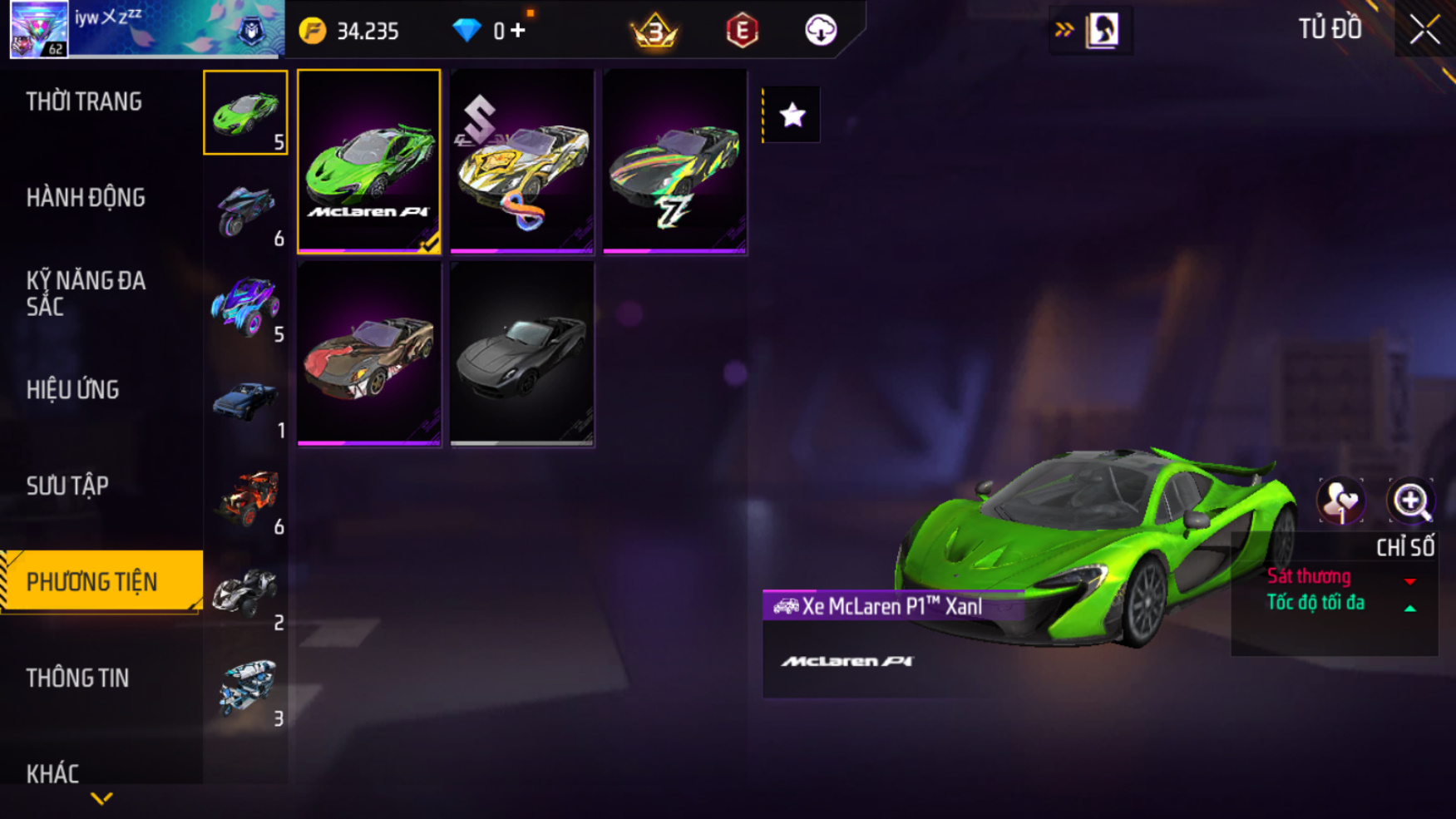Show the purple monster truck skins
The image size is (1456, 819).
[245, 305]
